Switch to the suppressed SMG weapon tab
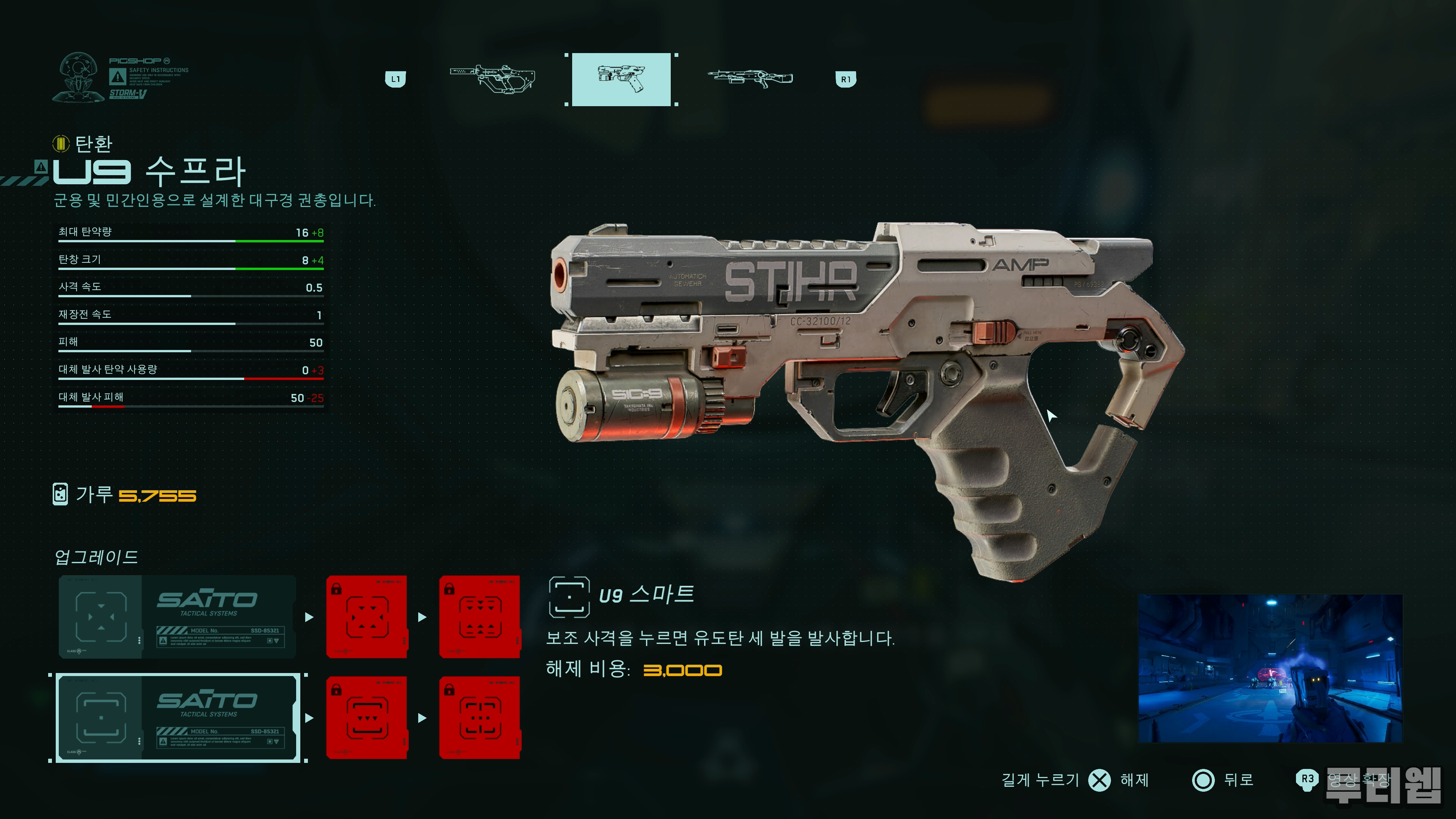The image size is (1456, 819). tap(492, 79)
